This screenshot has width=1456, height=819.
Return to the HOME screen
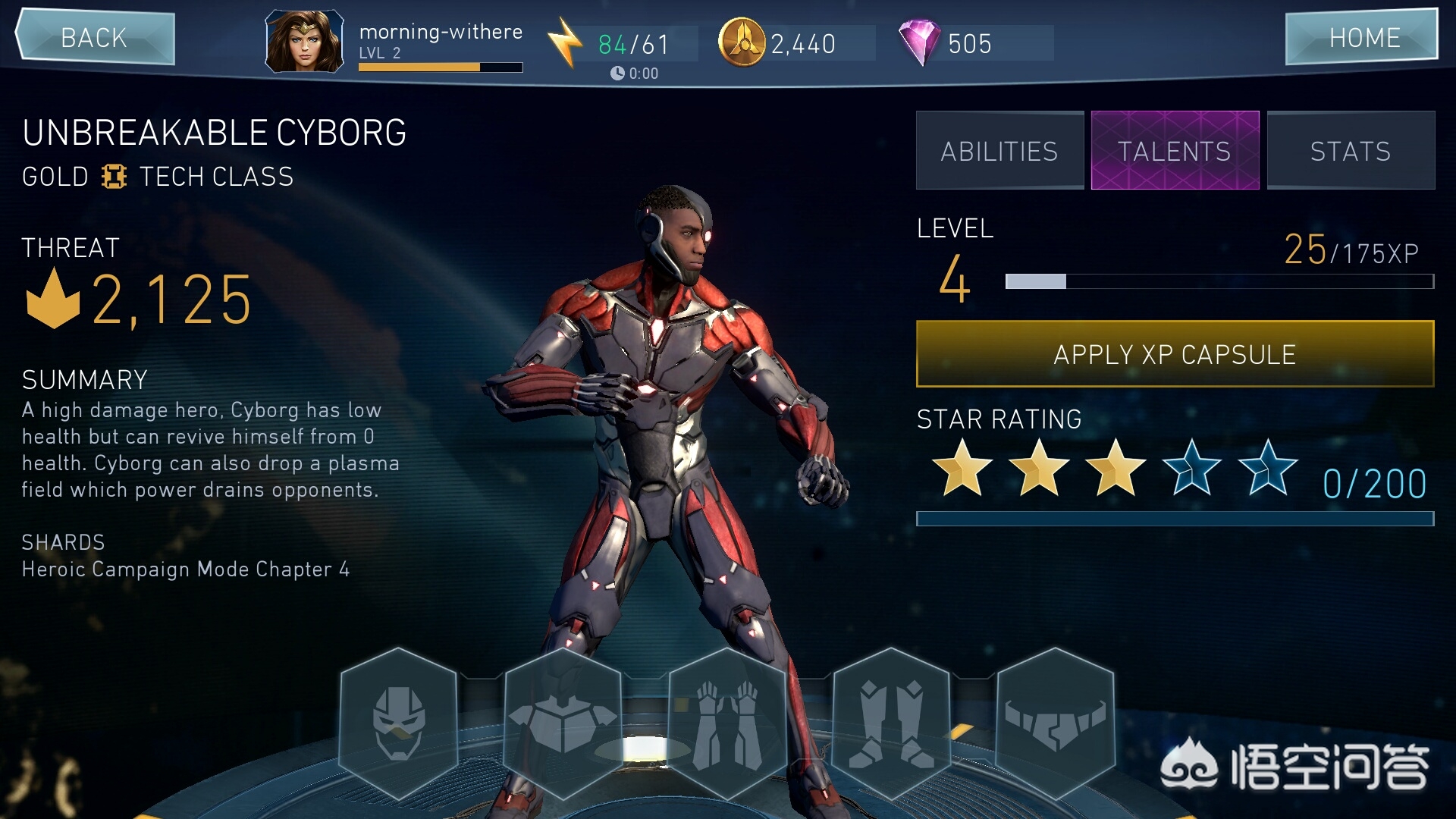pyautogui.click(x=1363, y=37)
